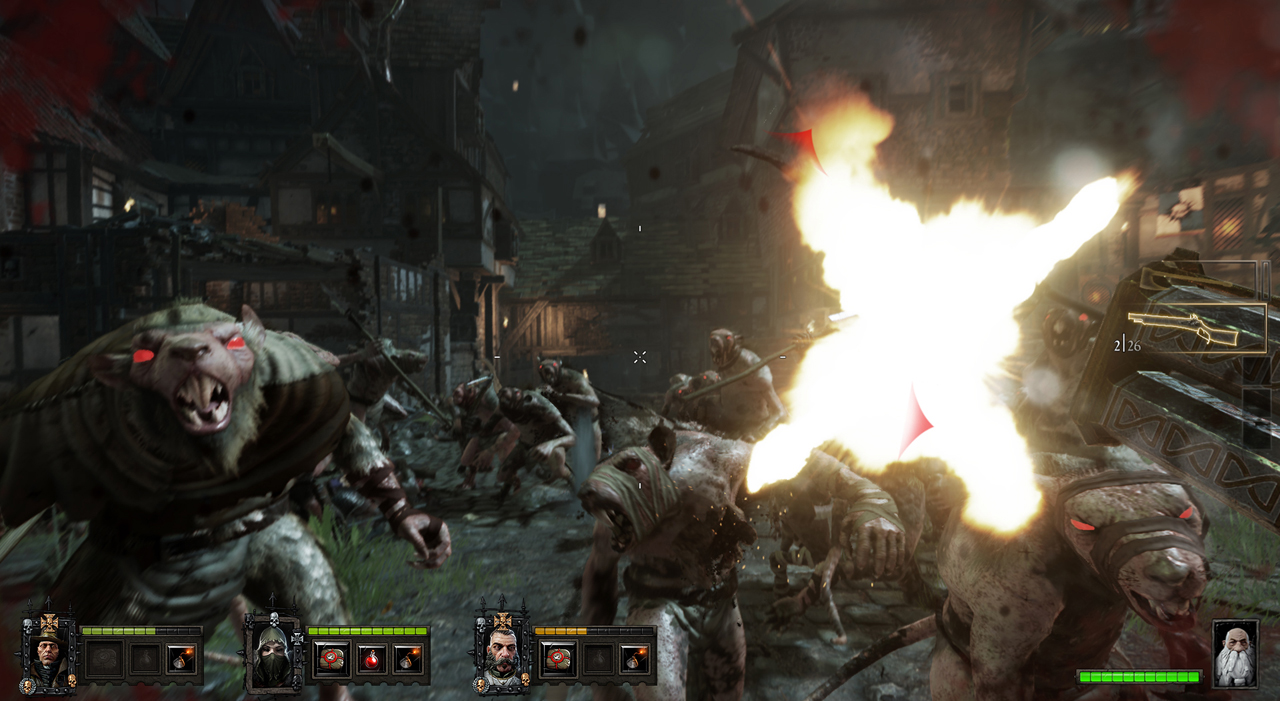The image size is (1280, 701).
Task: Select the Witch Hunter teammate portrait
Action: pos(48,656)
